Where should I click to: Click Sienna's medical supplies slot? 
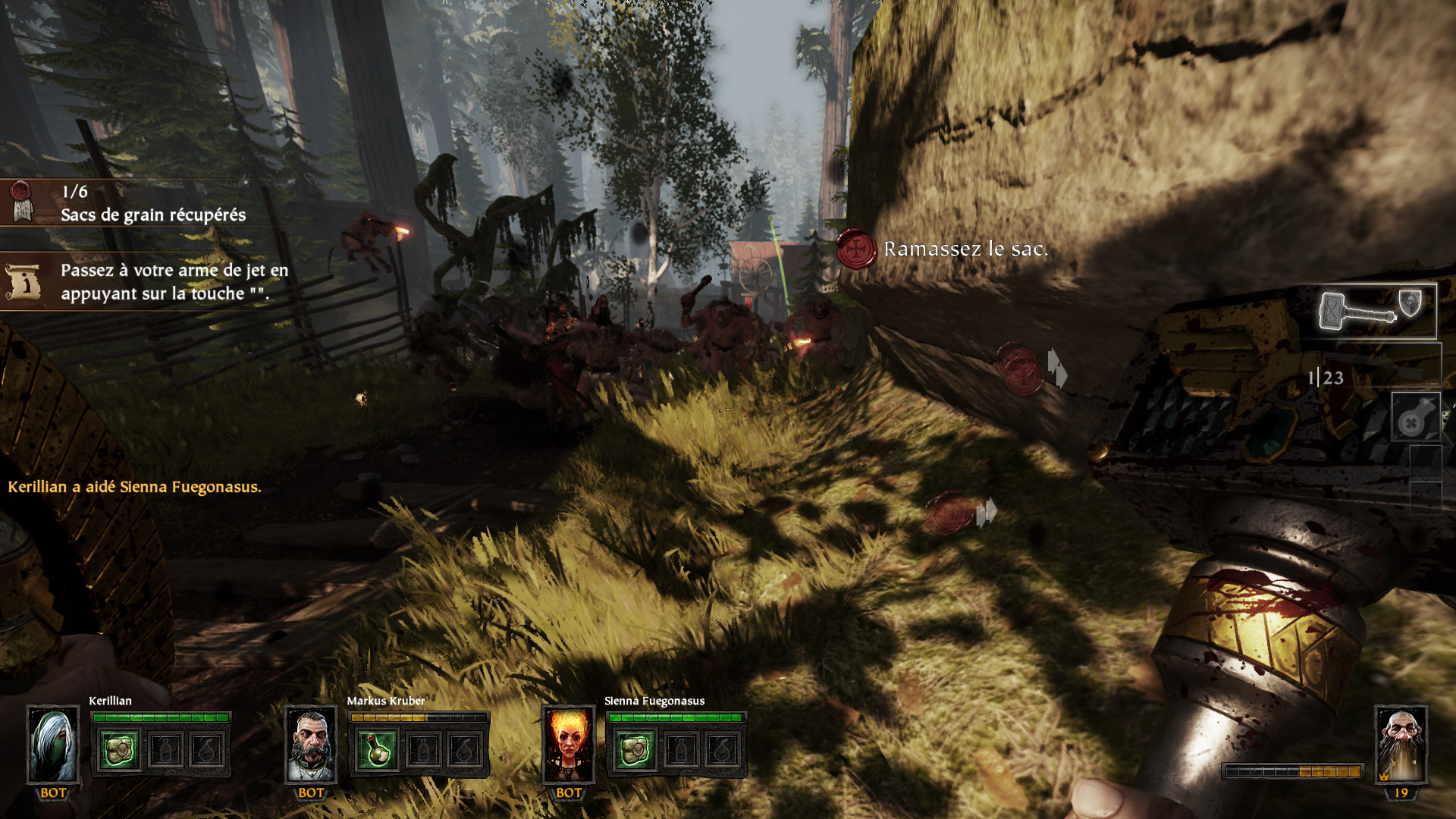[635, 750]
